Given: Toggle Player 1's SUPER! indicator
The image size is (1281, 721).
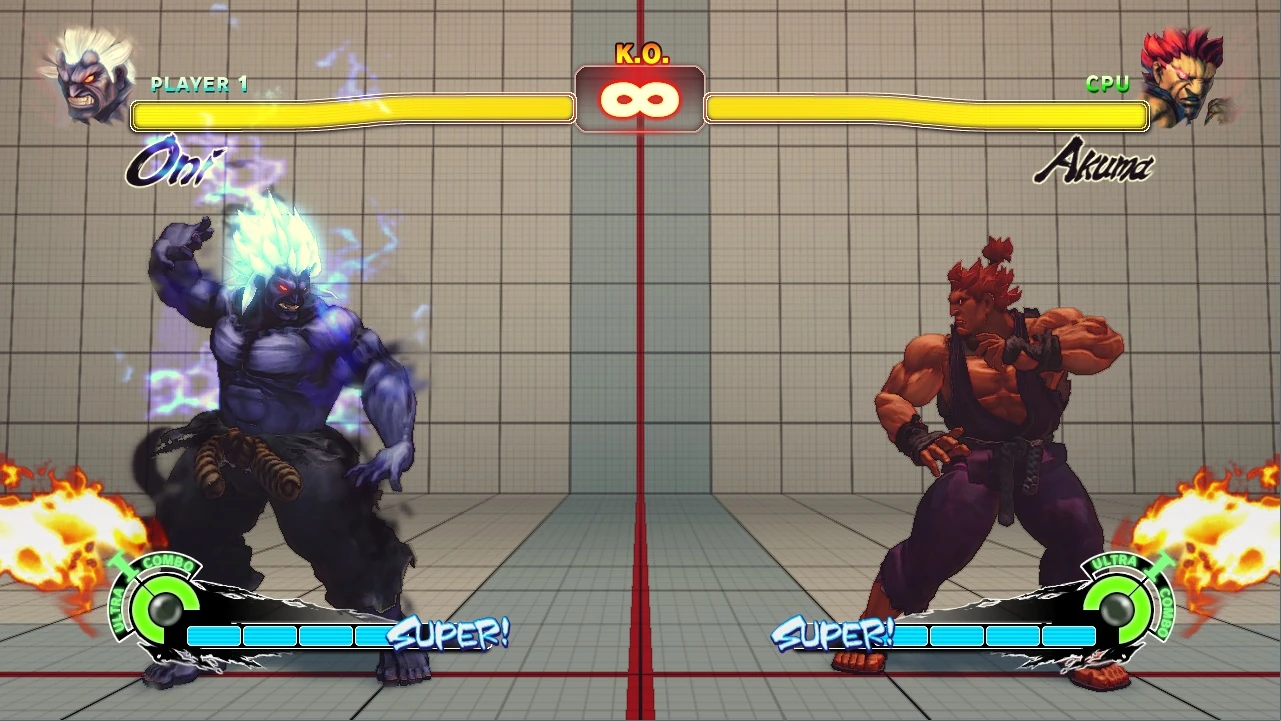Looking at the screenshot, I should coord(452,634).
